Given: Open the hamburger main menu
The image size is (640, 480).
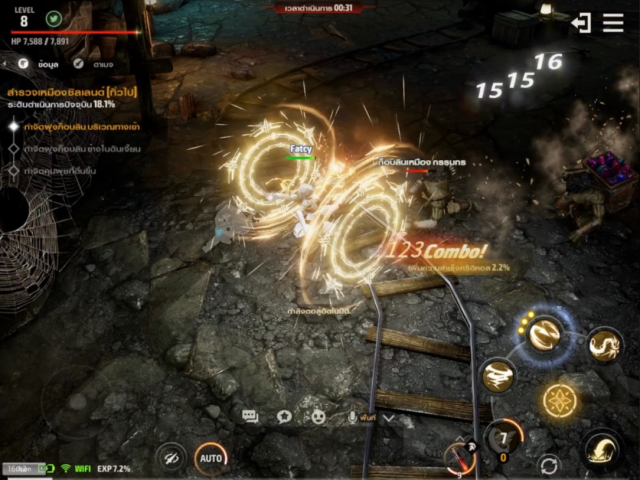Looking at the screenshot, I should [x=613, y=22].
